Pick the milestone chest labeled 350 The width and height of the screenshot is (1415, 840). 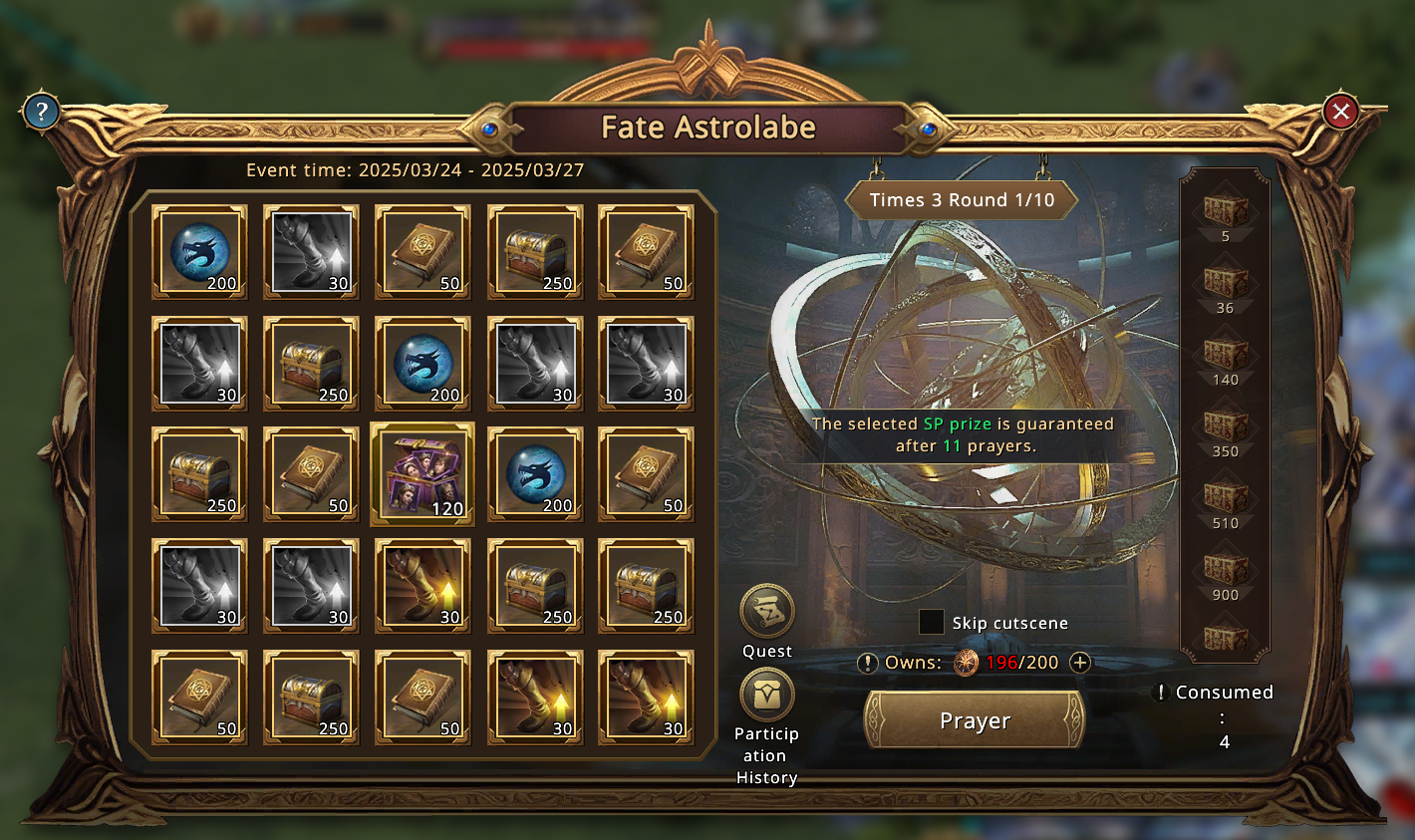point(1226,424)
